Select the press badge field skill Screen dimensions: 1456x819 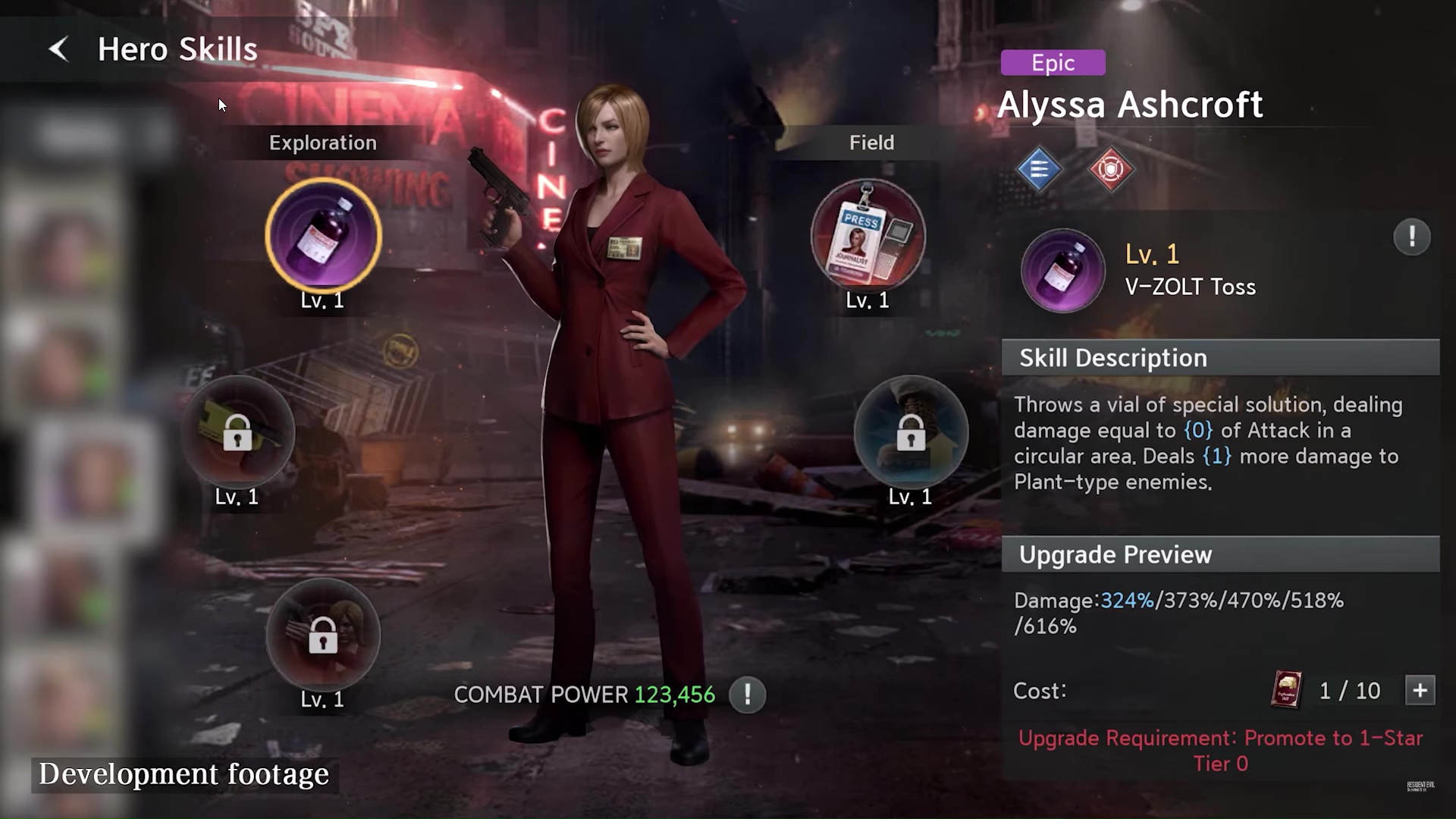(868, 236)
